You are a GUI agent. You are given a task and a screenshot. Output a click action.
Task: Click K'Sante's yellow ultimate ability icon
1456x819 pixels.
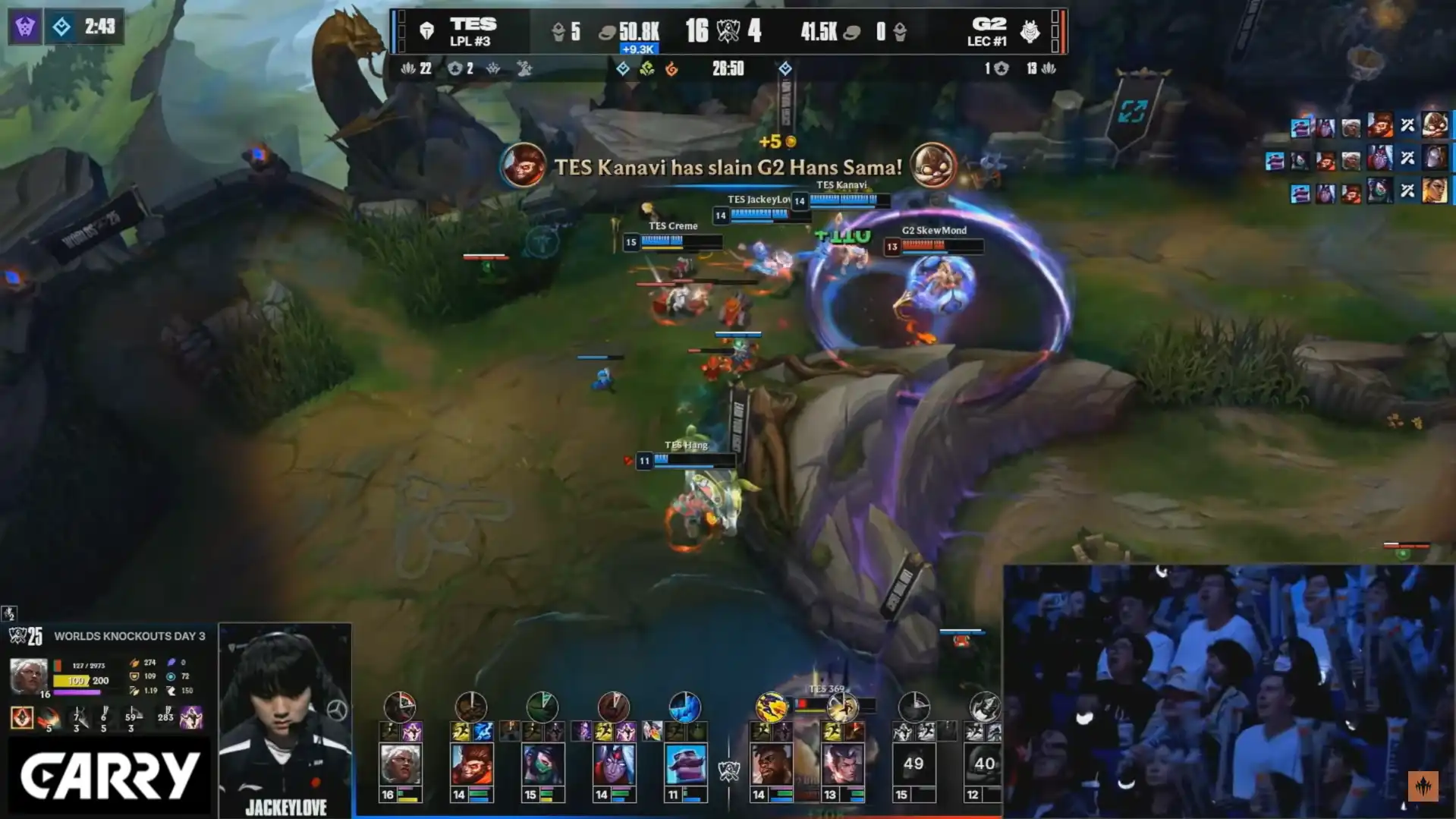771,707
